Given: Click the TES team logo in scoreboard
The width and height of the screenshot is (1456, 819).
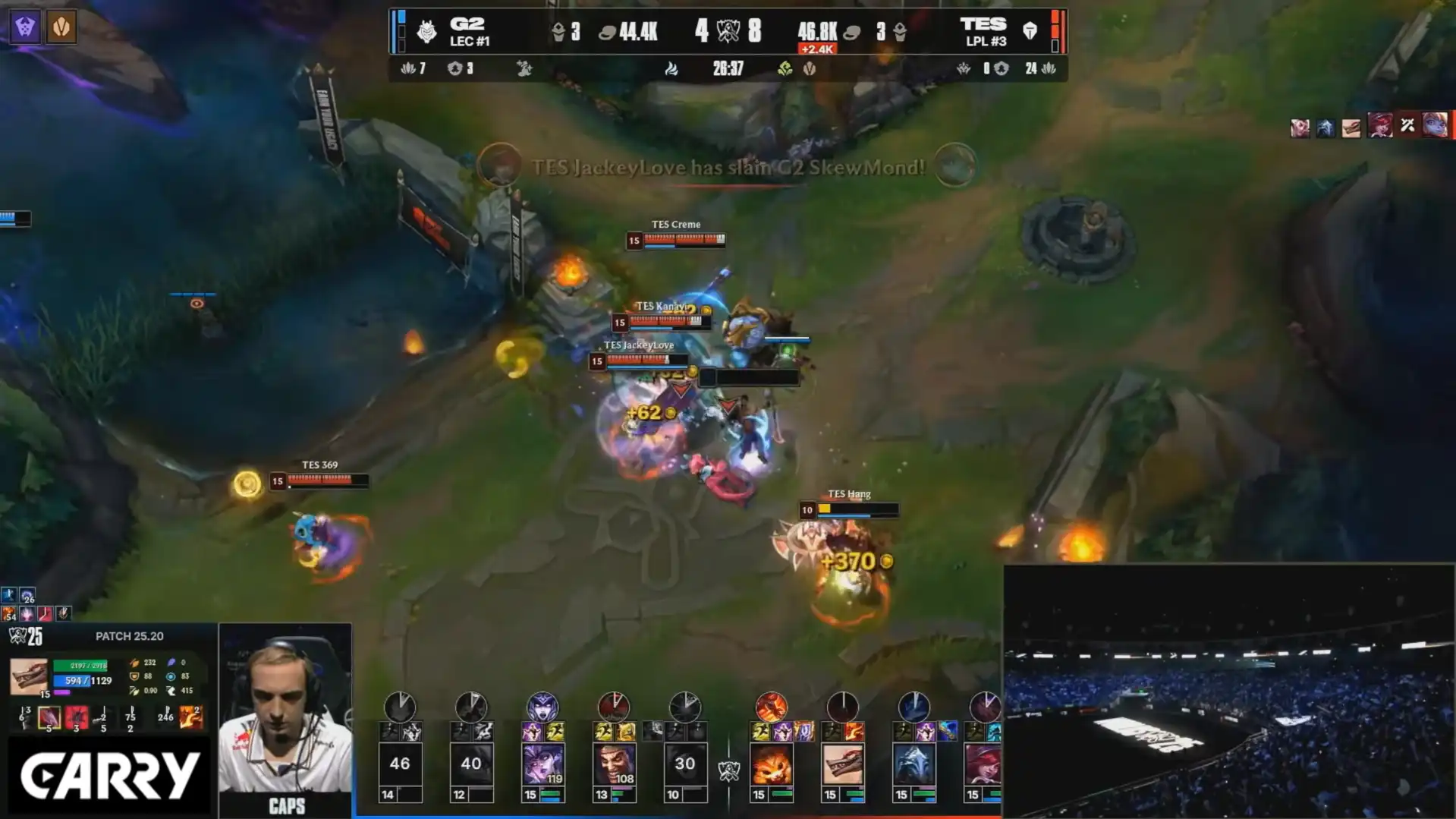Looking at the screenshot, I should (x=1030, y=31).
